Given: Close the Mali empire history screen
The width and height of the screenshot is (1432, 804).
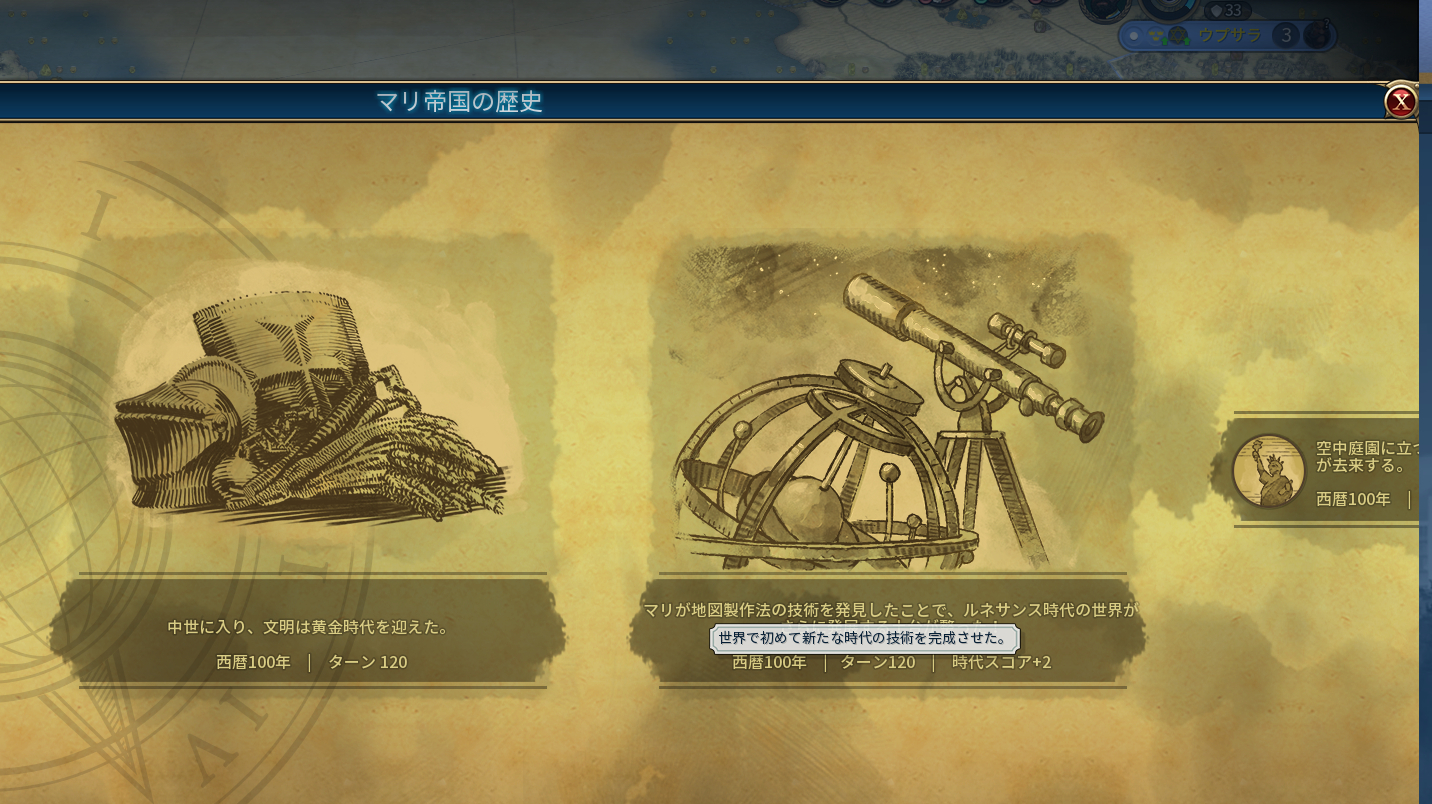Looking at the screenshot, I should pyautogui.click(x=1401, y=100).
